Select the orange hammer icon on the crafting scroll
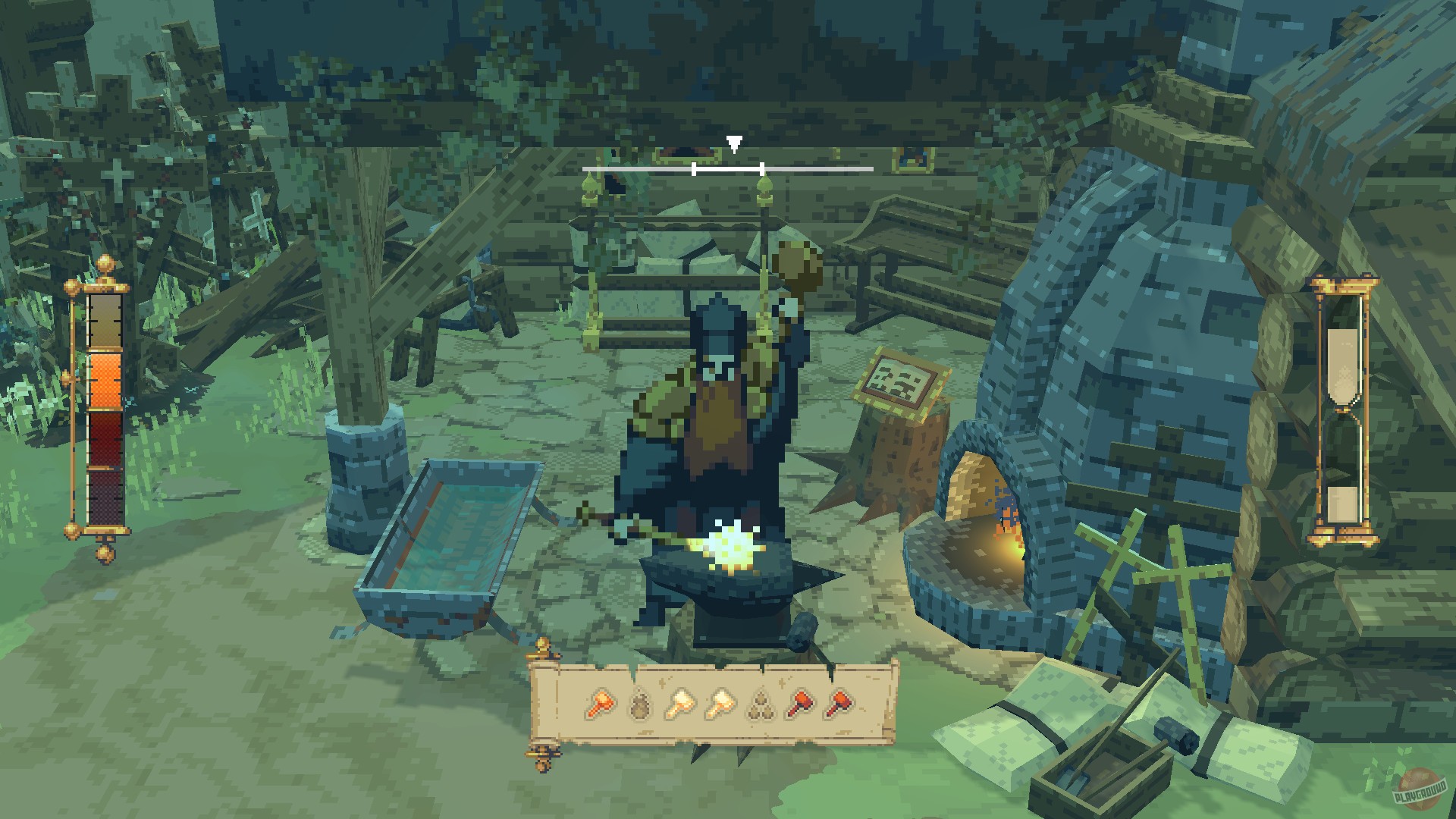 [601, 705]
